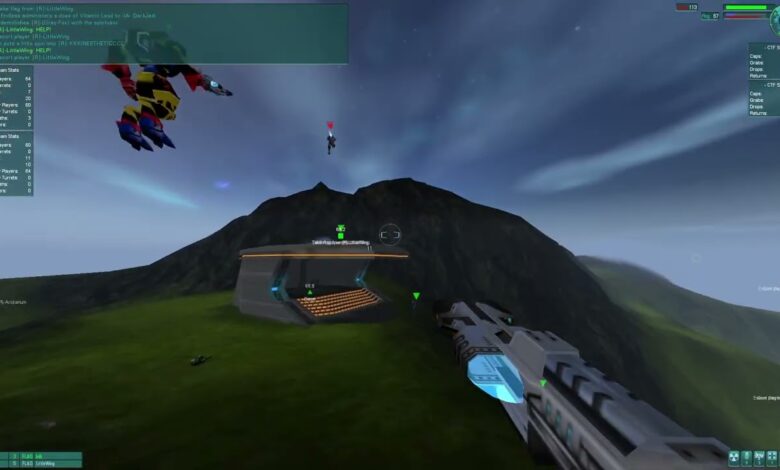Choose the radiation-symbol inventory icon

coord(734,457)
